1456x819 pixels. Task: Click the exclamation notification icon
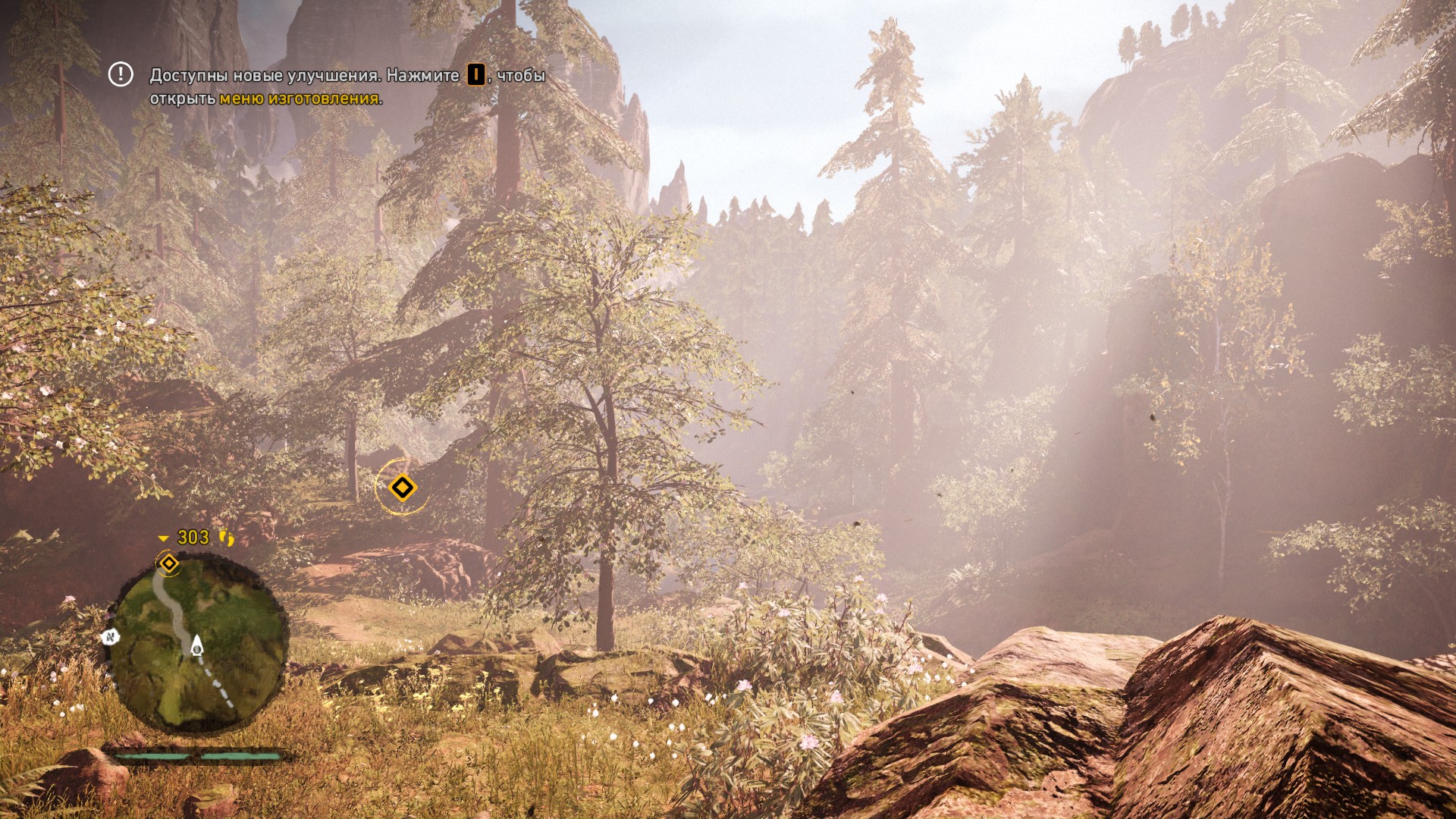pyautogui.click(x=121, y=74)
